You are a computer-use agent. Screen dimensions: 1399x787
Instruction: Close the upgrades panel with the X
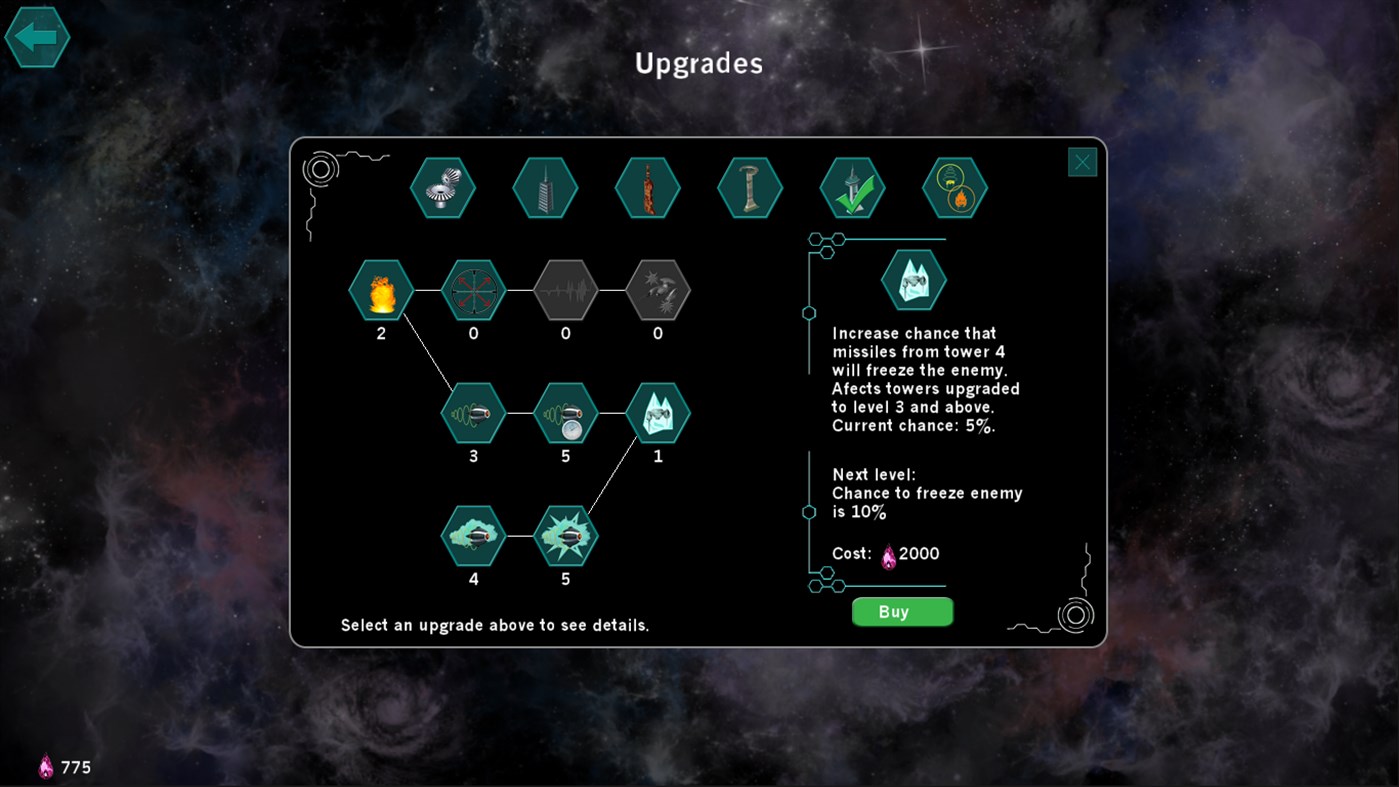pos(1081,161)
